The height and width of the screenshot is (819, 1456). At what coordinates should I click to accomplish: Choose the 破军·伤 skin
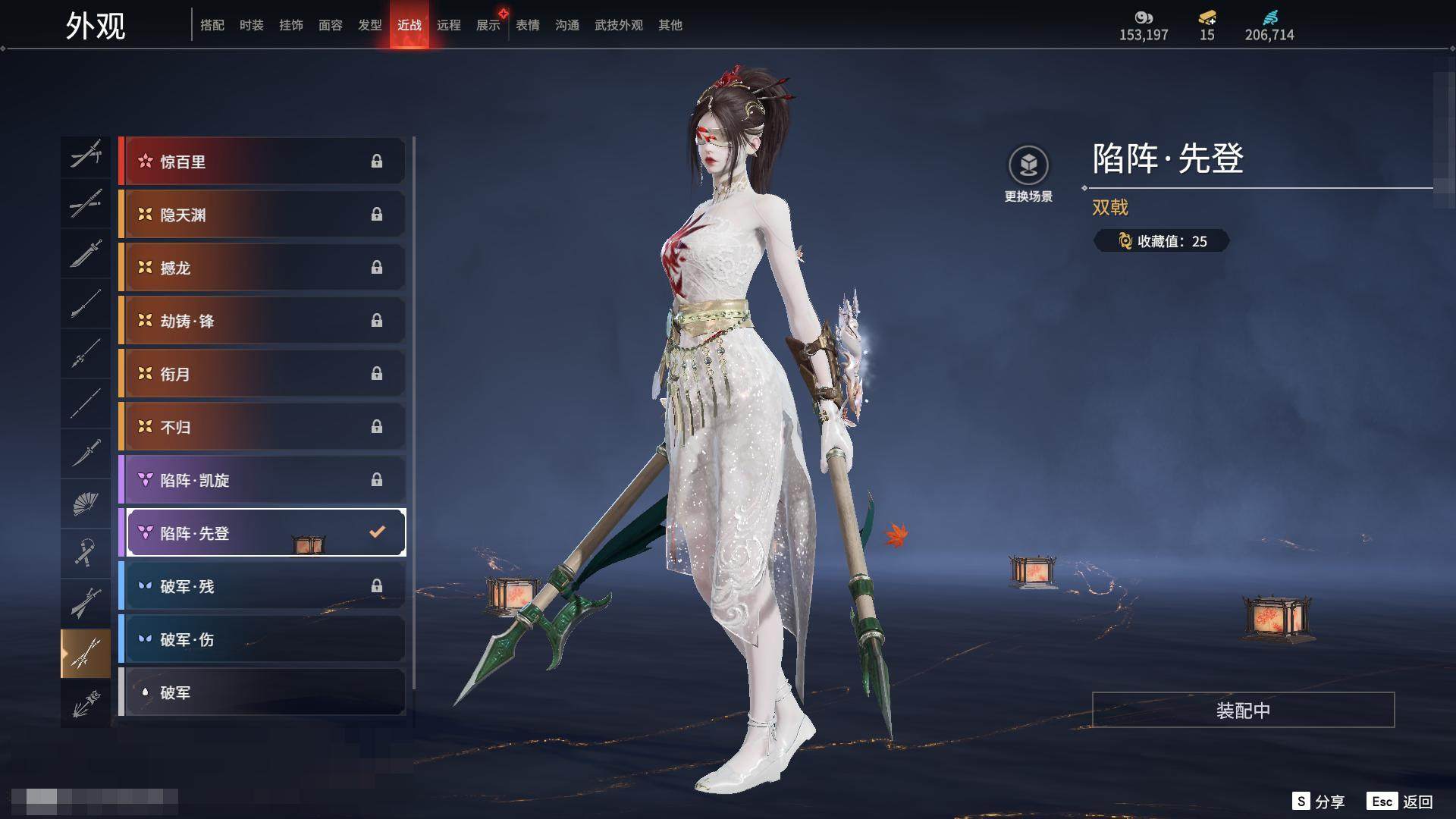(262, 639)
